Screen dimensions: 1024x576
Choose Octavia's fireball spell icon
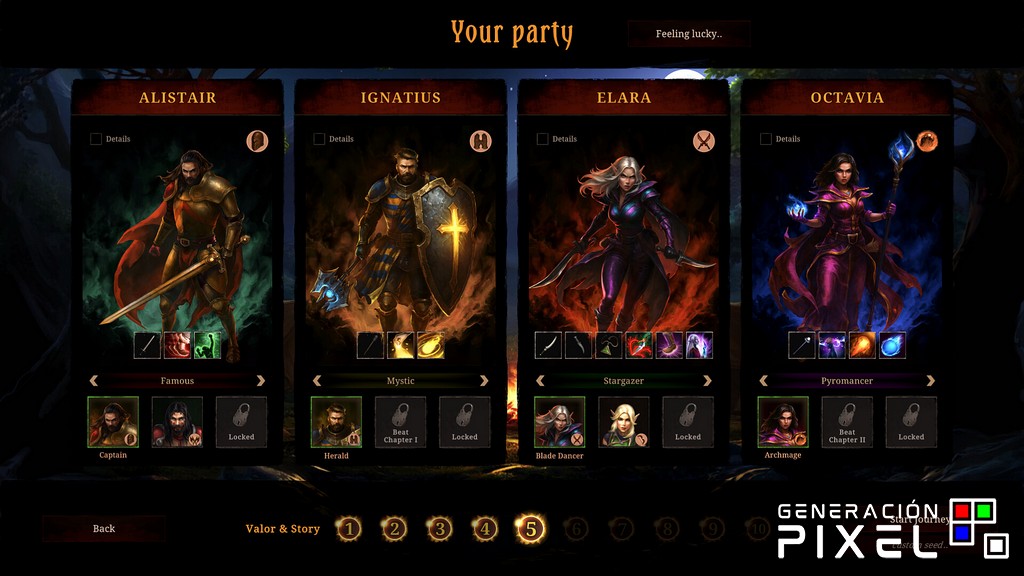click(x=862, y=345)
